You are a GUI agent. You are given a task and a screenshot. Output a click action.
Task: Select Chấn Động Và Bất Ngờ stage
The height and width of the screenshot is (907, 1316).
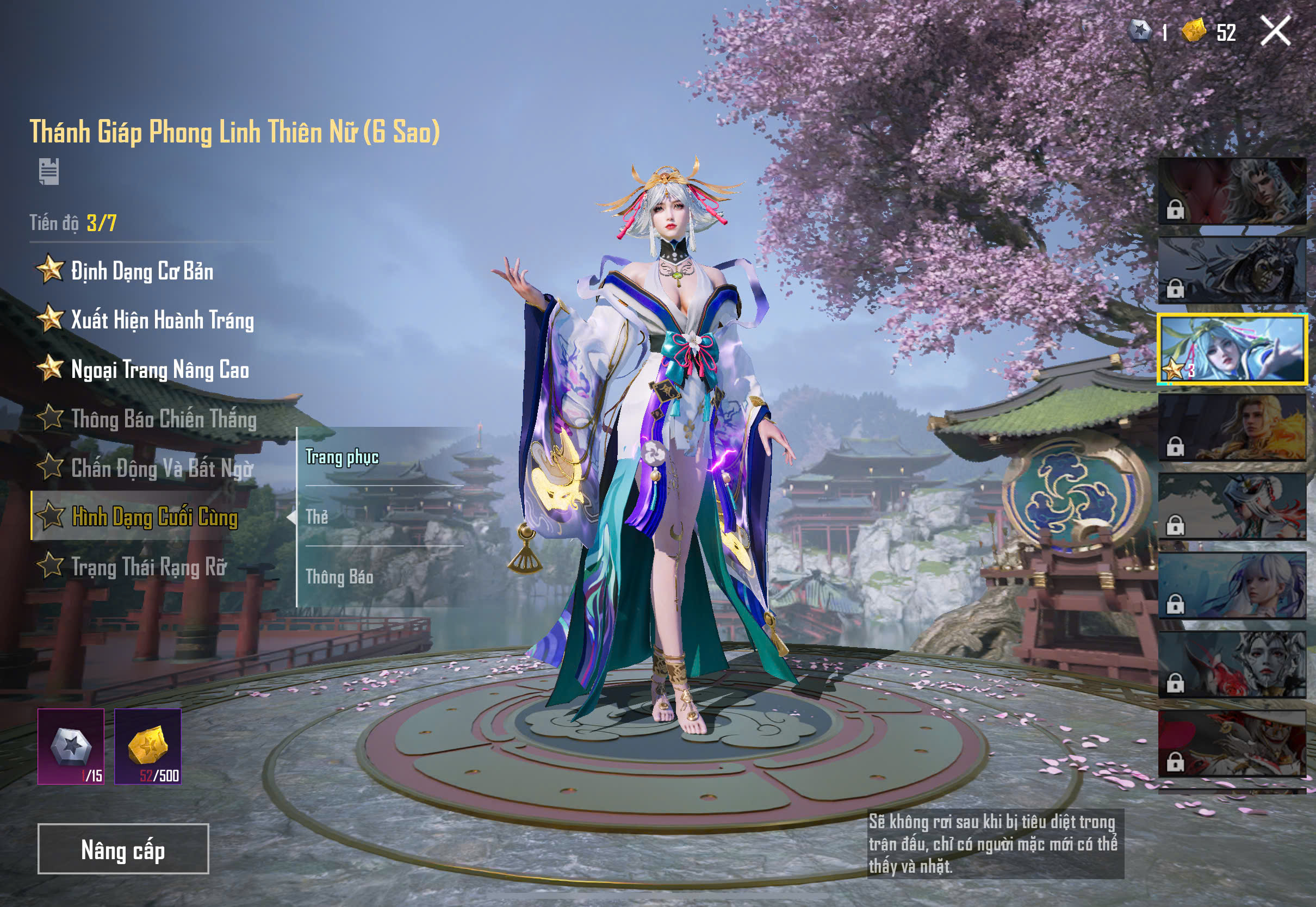click(x=162, y=469)
